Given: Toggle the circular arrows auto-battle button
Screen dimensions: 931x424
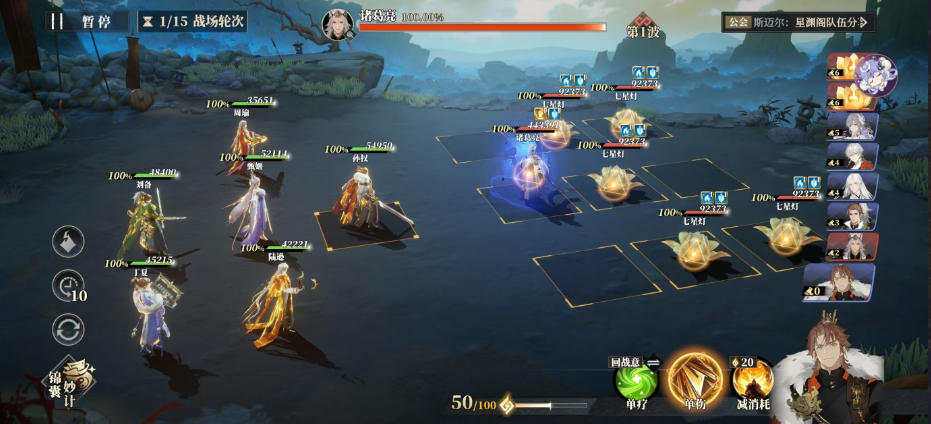Looking at the screenshot, I should (x=68, y=328).
